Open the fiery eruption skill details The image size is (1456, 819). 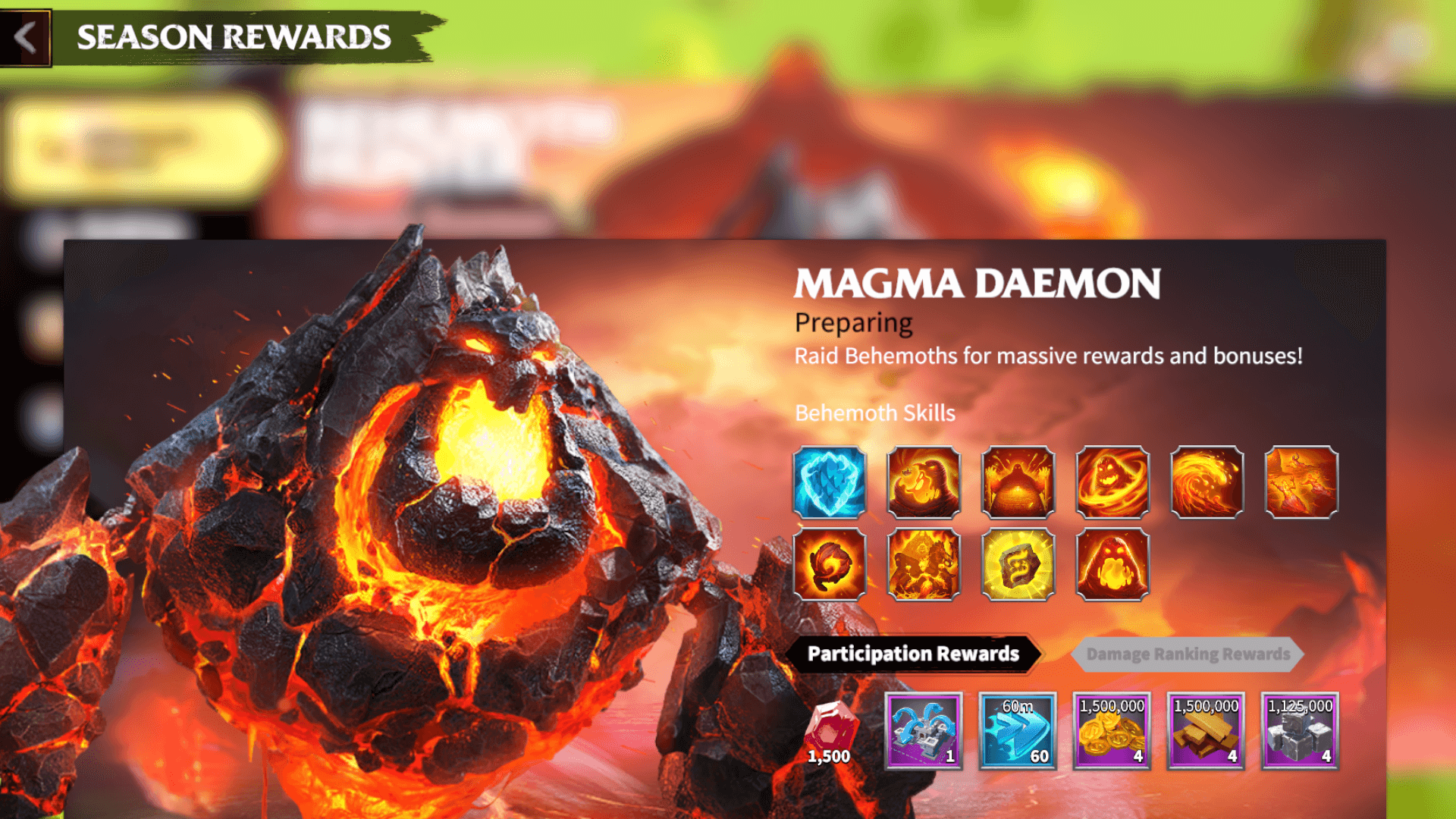pyautogui.click(x=1017, y=483)
